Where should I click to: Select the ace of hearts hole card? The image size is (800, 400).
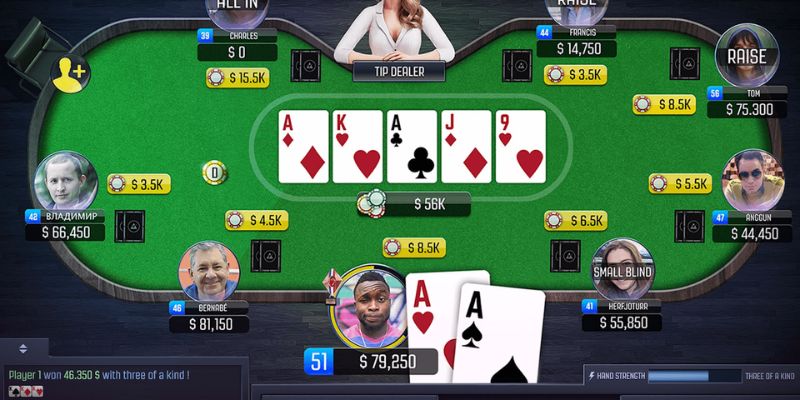point(428,320)
